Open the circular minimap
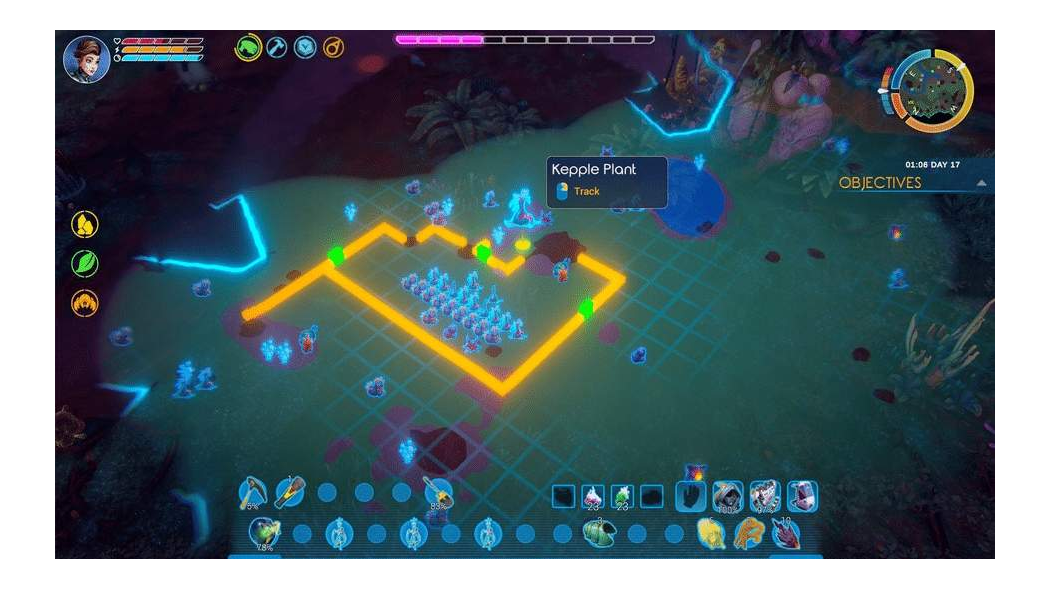The image size is (1050, 590). click(931, 89)
